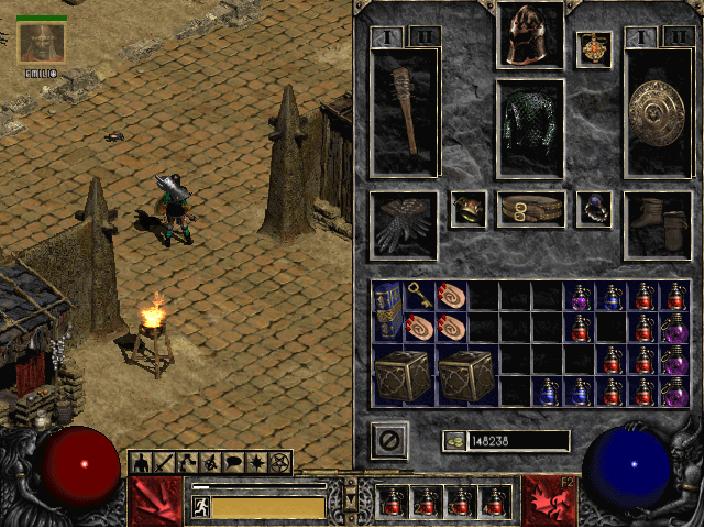The height and width of the screenshot is (527, 704).
Task: Pick up the equipped gloves
Action: (x=404, y=226)
